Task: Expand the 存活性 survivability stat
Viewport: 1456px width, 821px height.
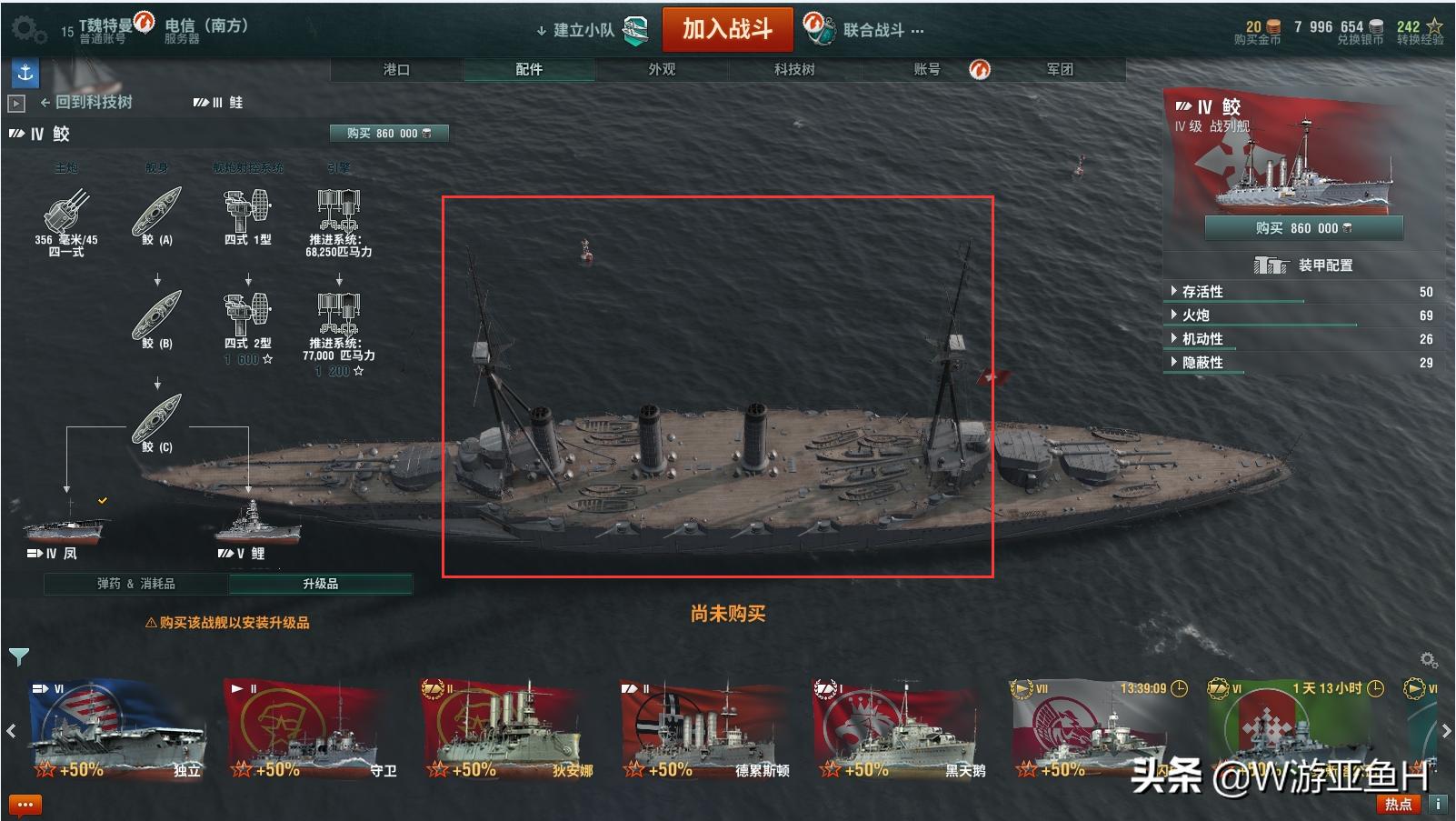Action: (1202, 292)
